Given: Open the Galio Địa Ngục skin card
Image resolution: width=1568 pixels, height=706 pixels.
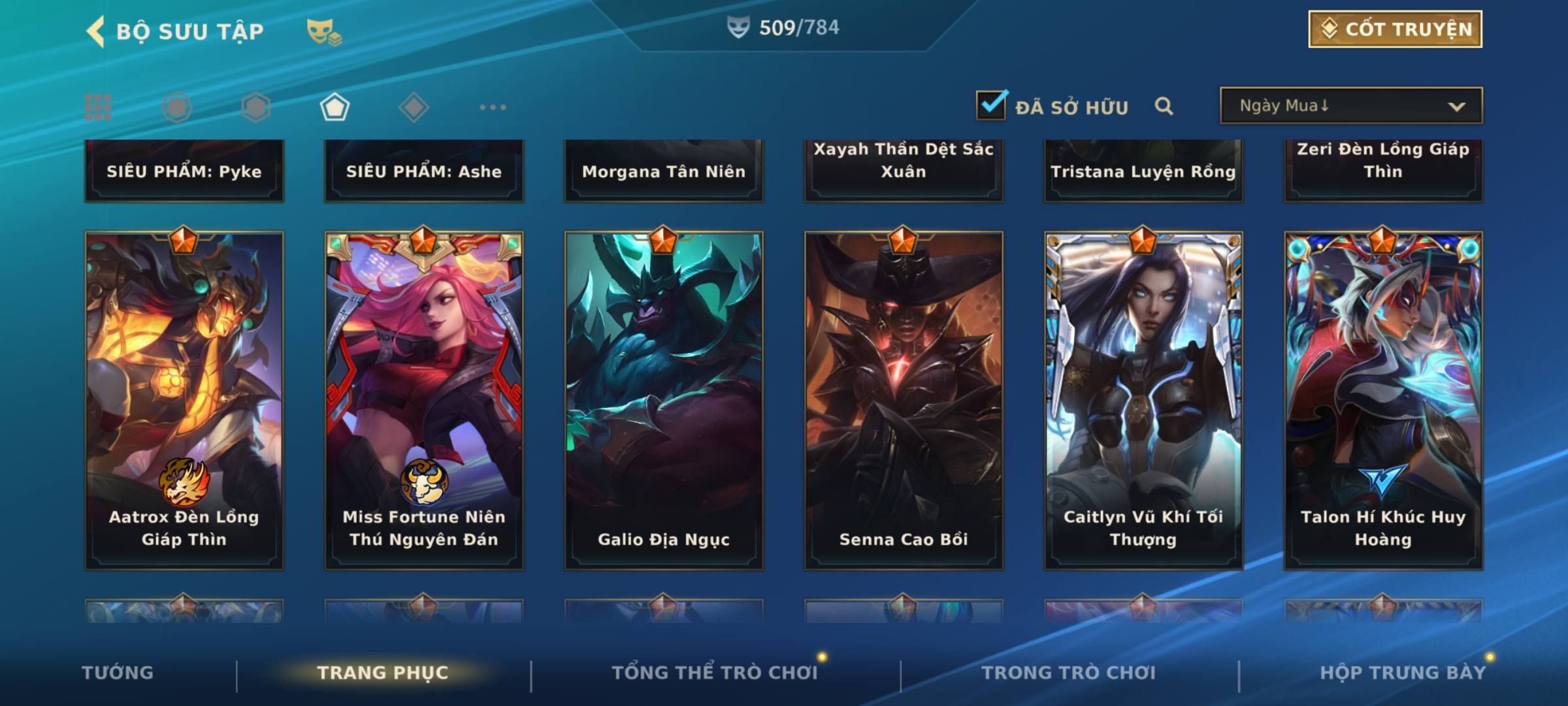Looking at the screenshot, I should (x=664, y=400).
